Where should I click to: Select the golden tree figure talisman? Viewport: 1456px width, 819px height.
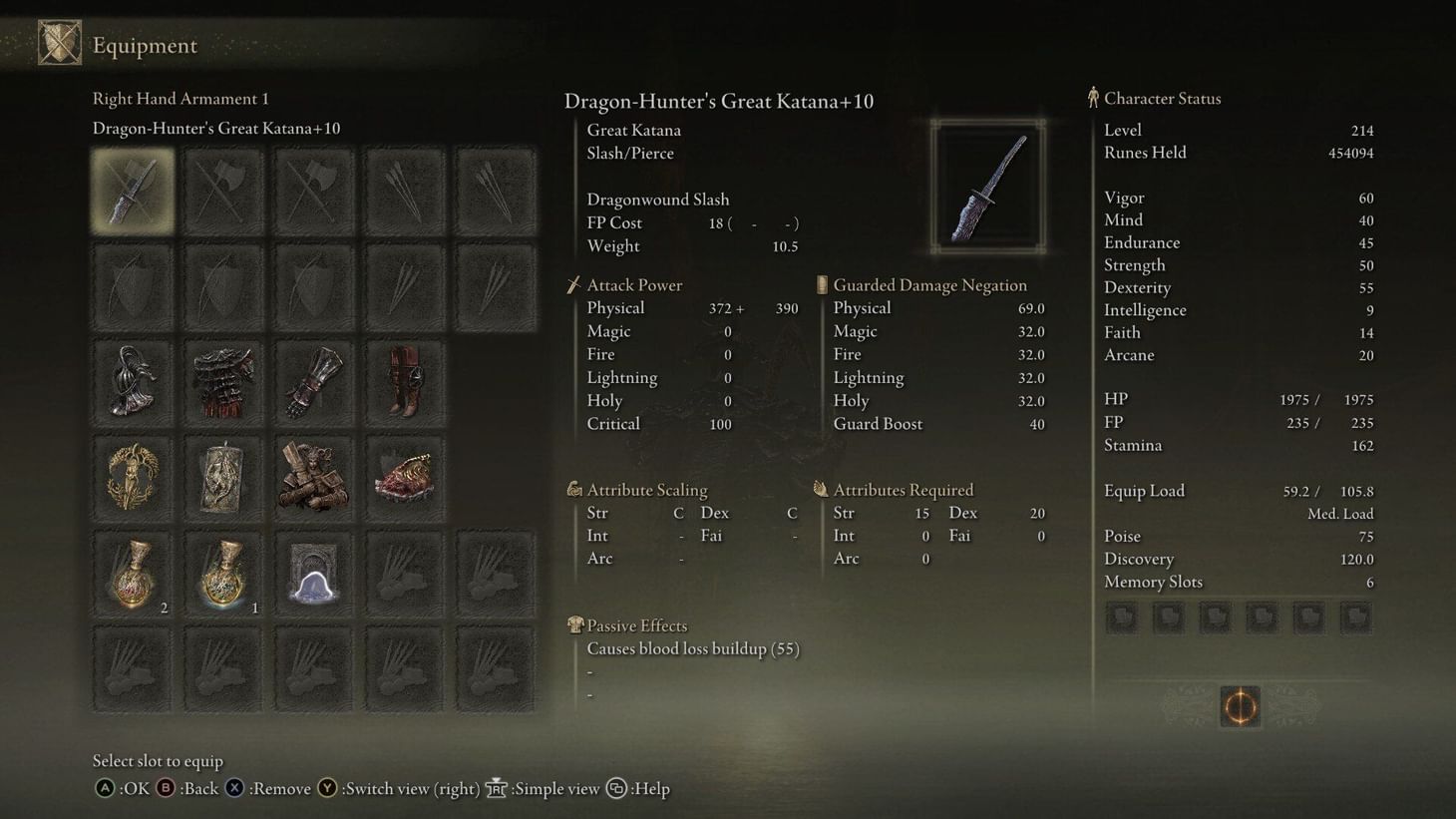133,479
